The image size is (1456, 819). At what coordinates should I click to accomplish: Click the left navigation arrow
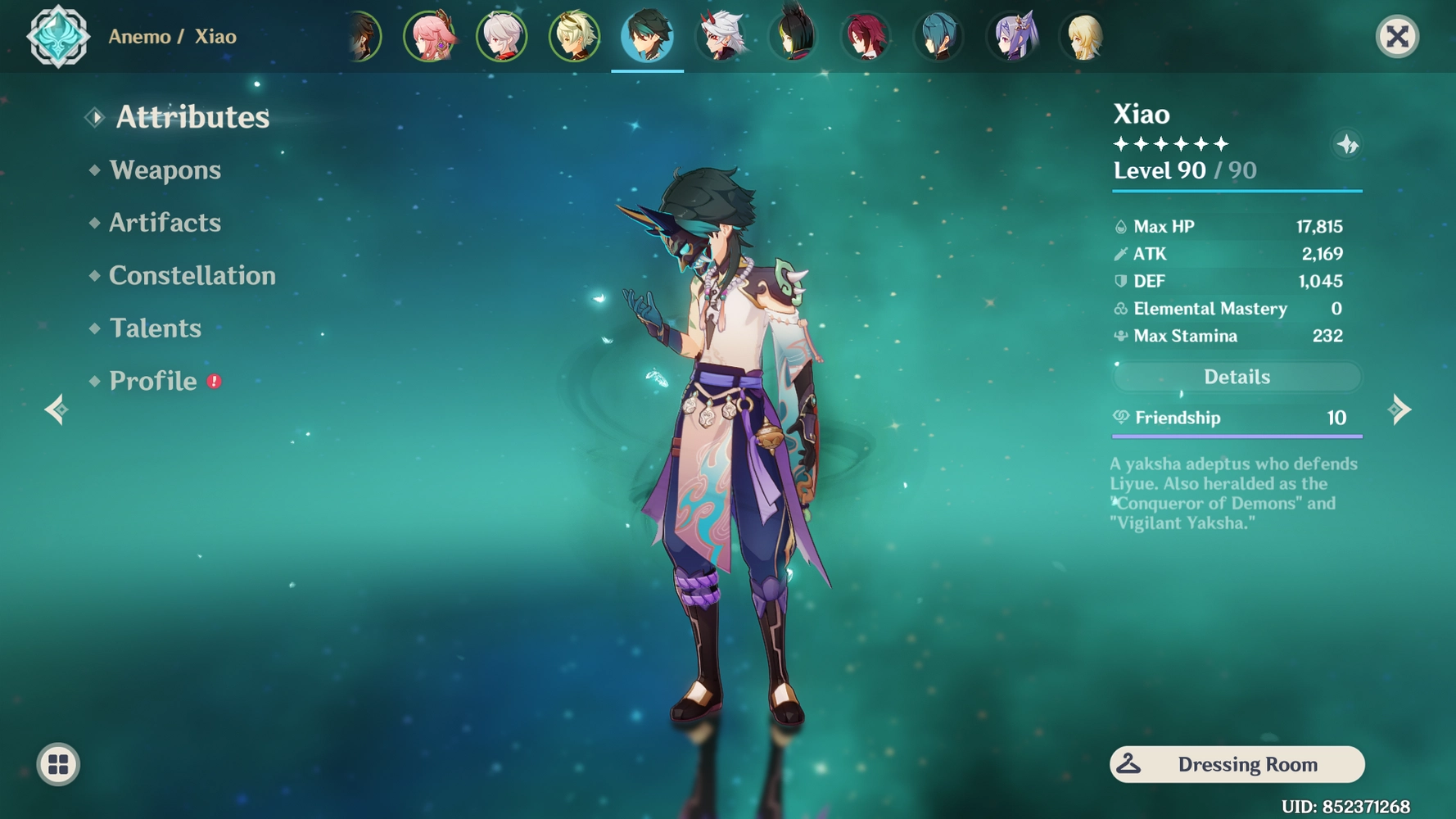click(x=55, y=409)
